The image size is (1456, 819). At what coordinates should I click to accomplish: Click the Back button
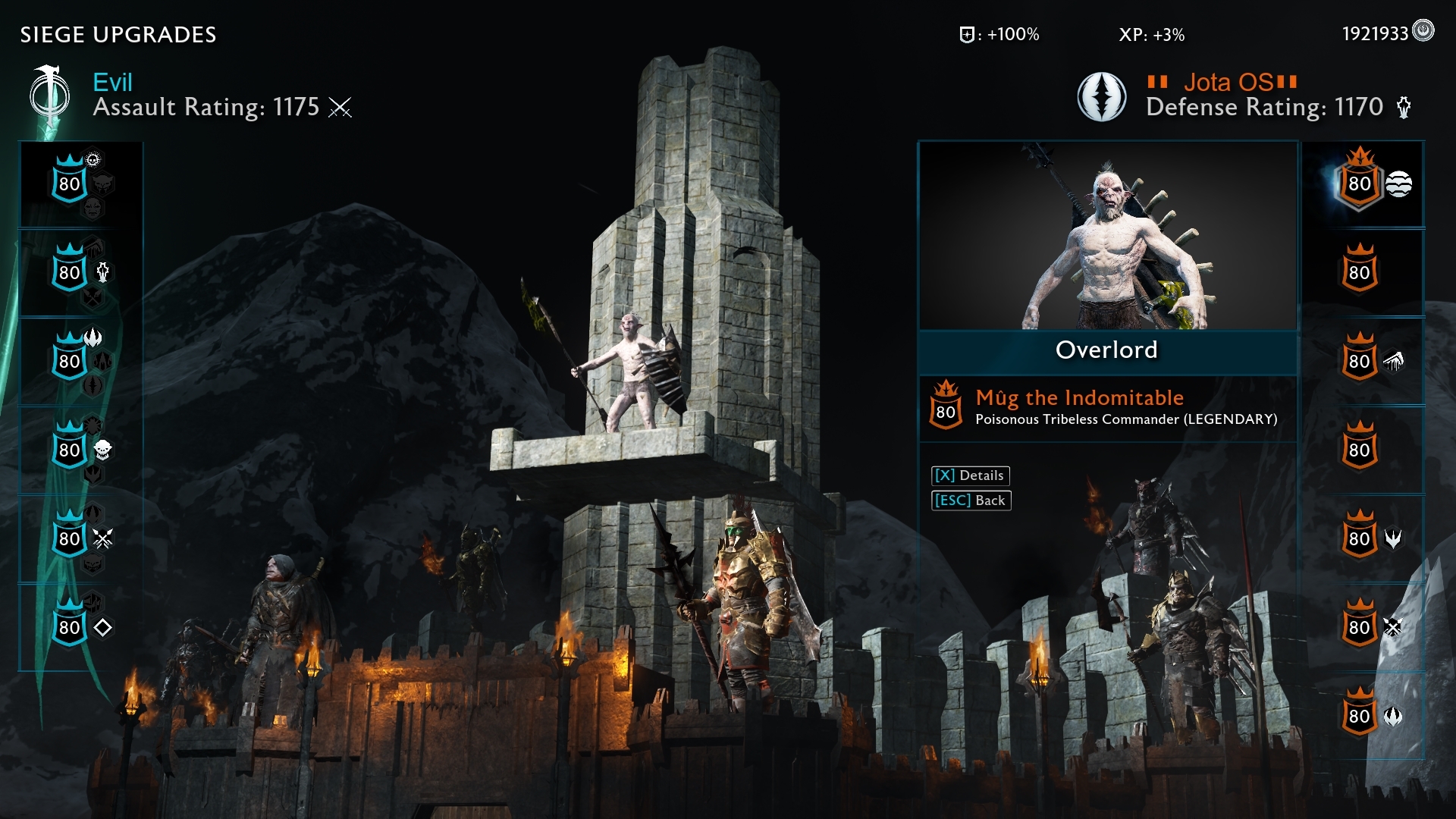click(971, 500)
